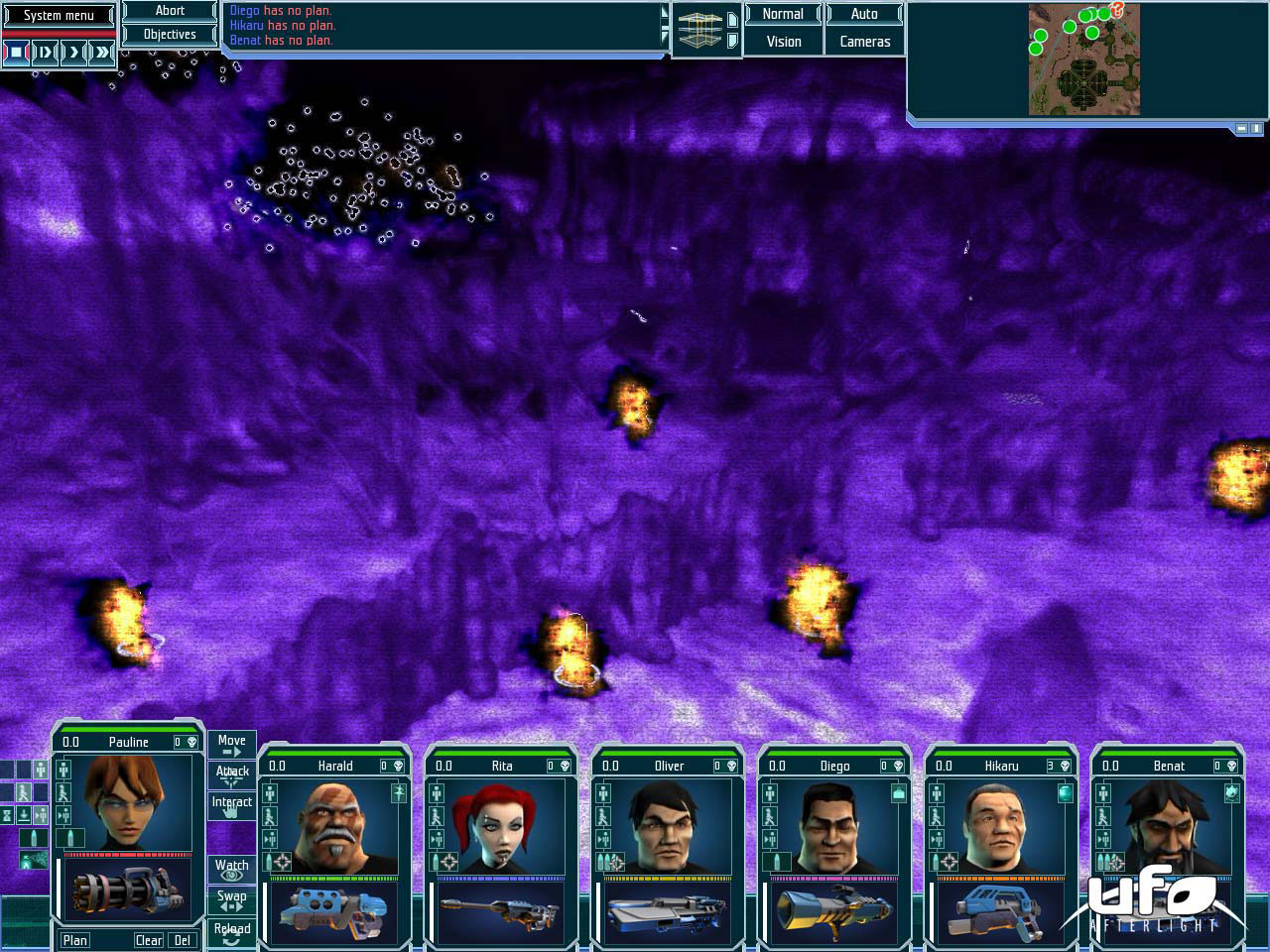Select squad member Harald
The height and width of the screenshot is (952, 1270).
click(x=333, y=823)
